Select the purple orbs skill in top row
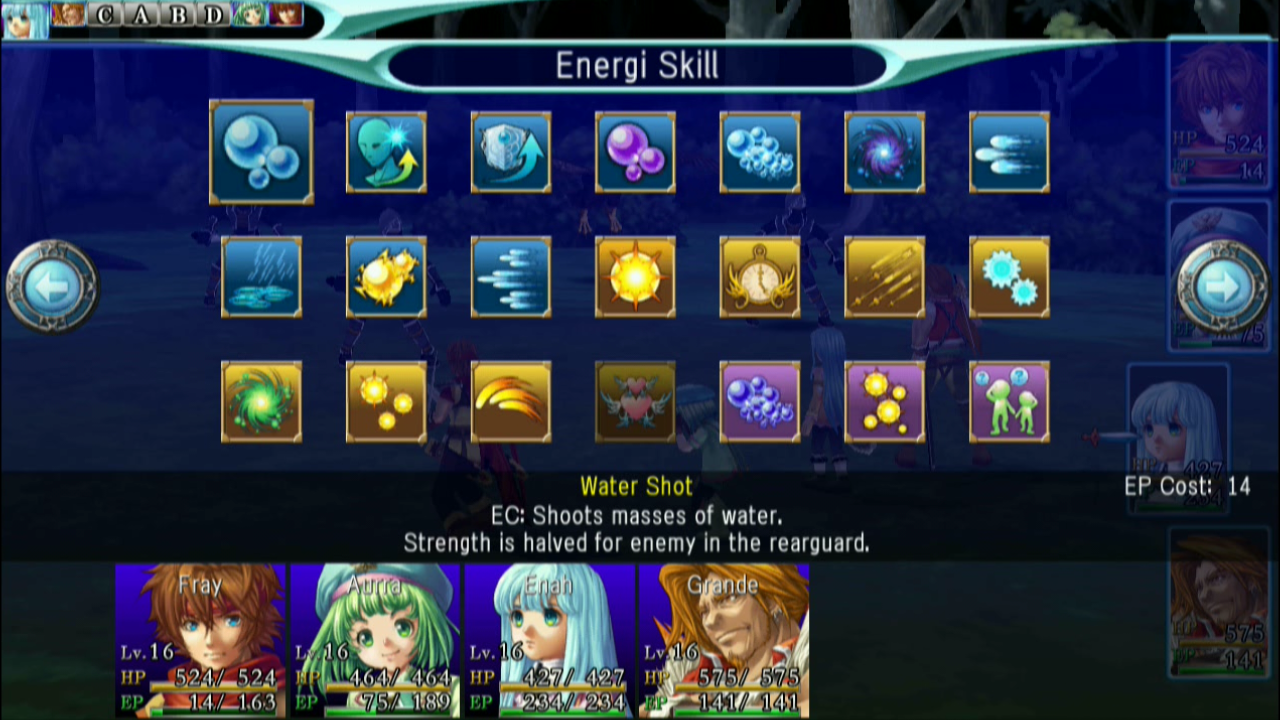Screen dimensions: 1280x720 (636, 152)
